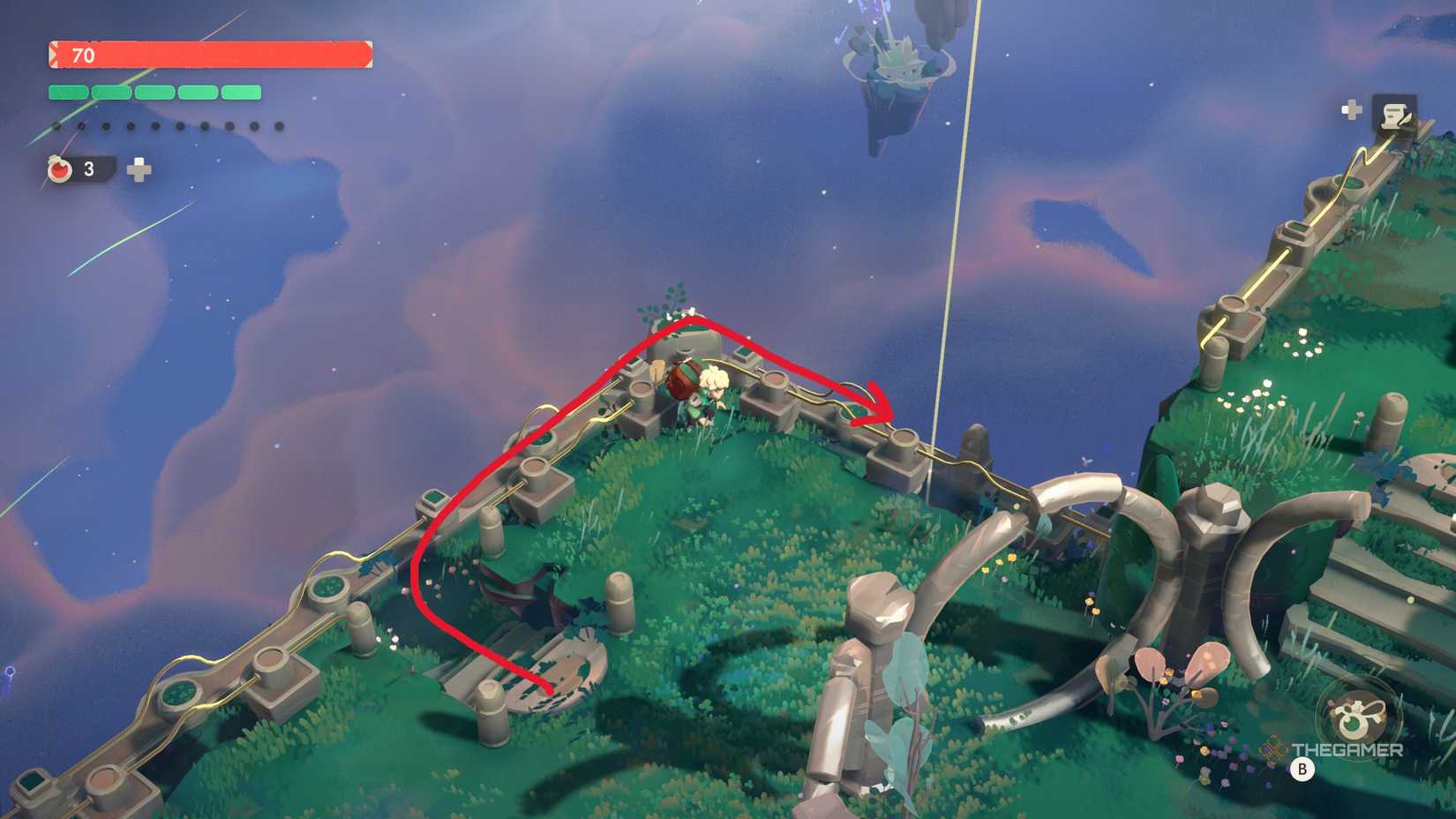1456x819 pixels.
Task: Toggle the last green stamina segment
Action: (x=241, y=90)
